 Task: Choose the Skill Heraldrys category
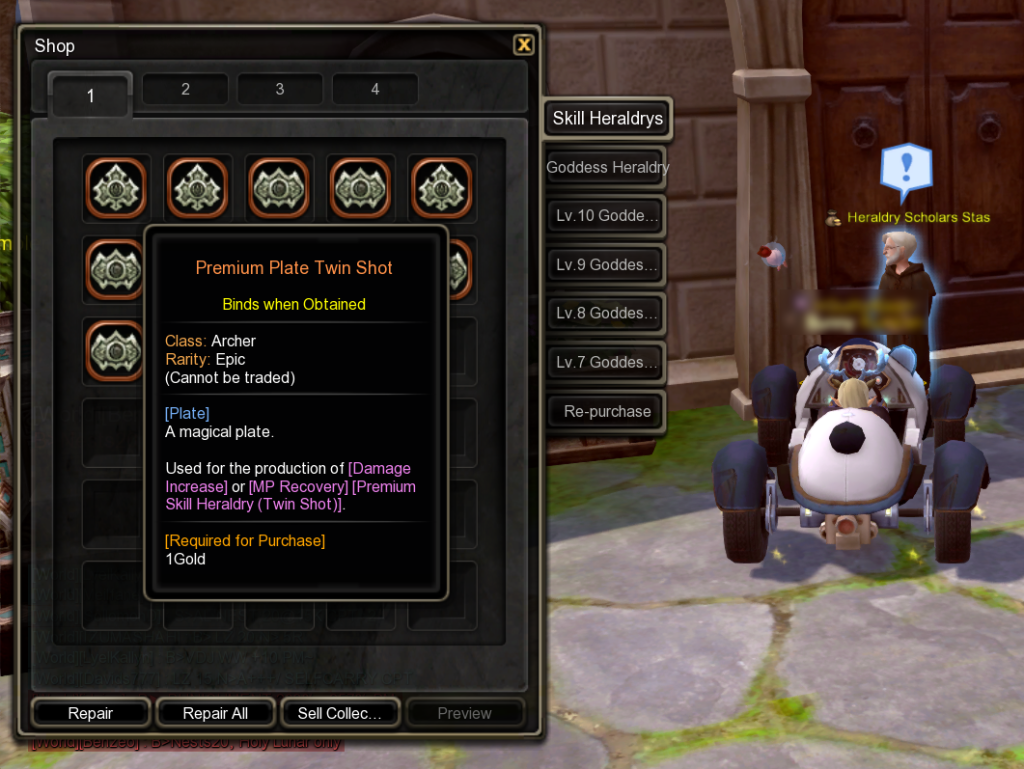[607, 119]
